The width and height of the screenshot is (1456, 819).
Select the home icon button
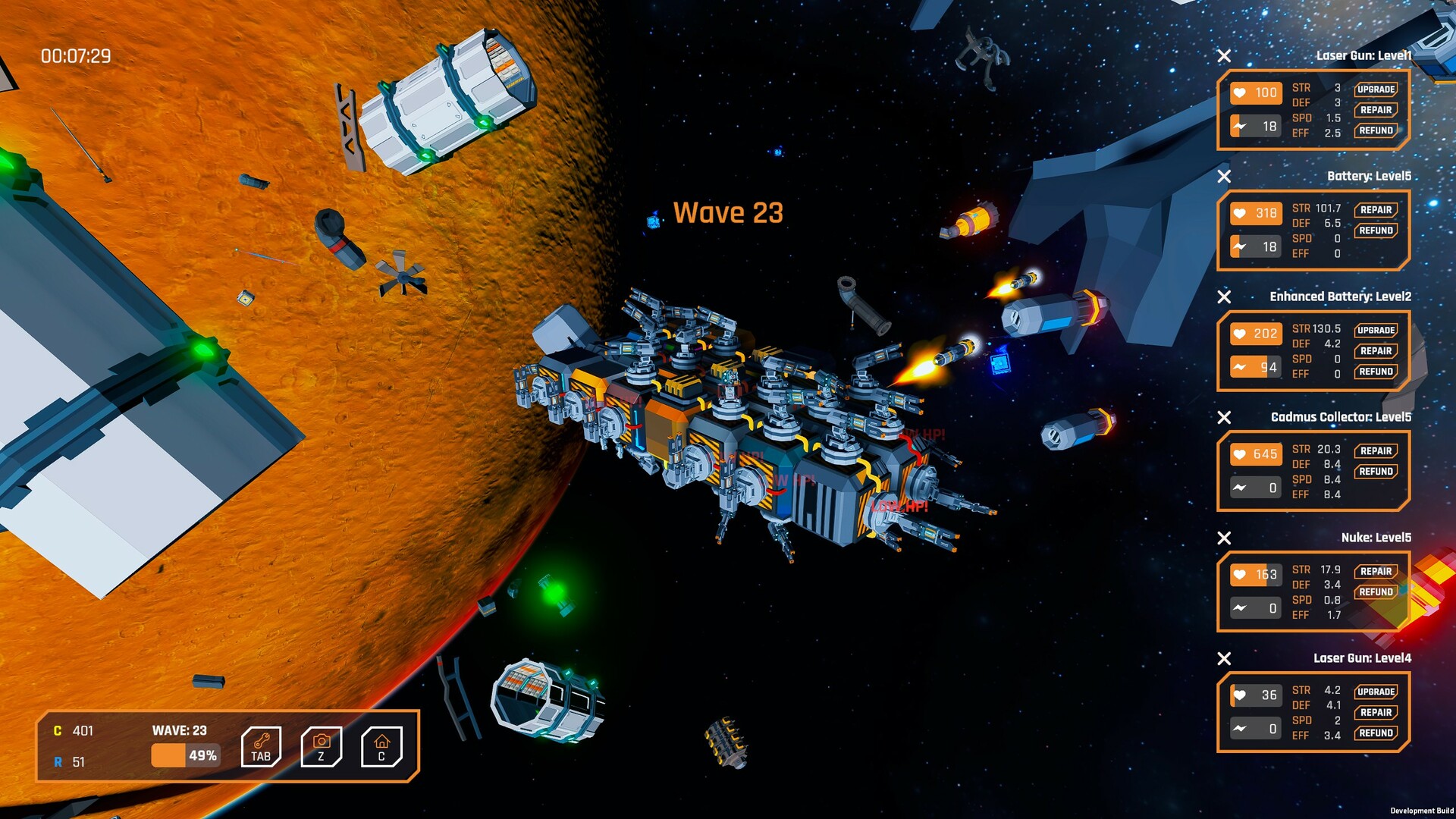tap(381, 747)
